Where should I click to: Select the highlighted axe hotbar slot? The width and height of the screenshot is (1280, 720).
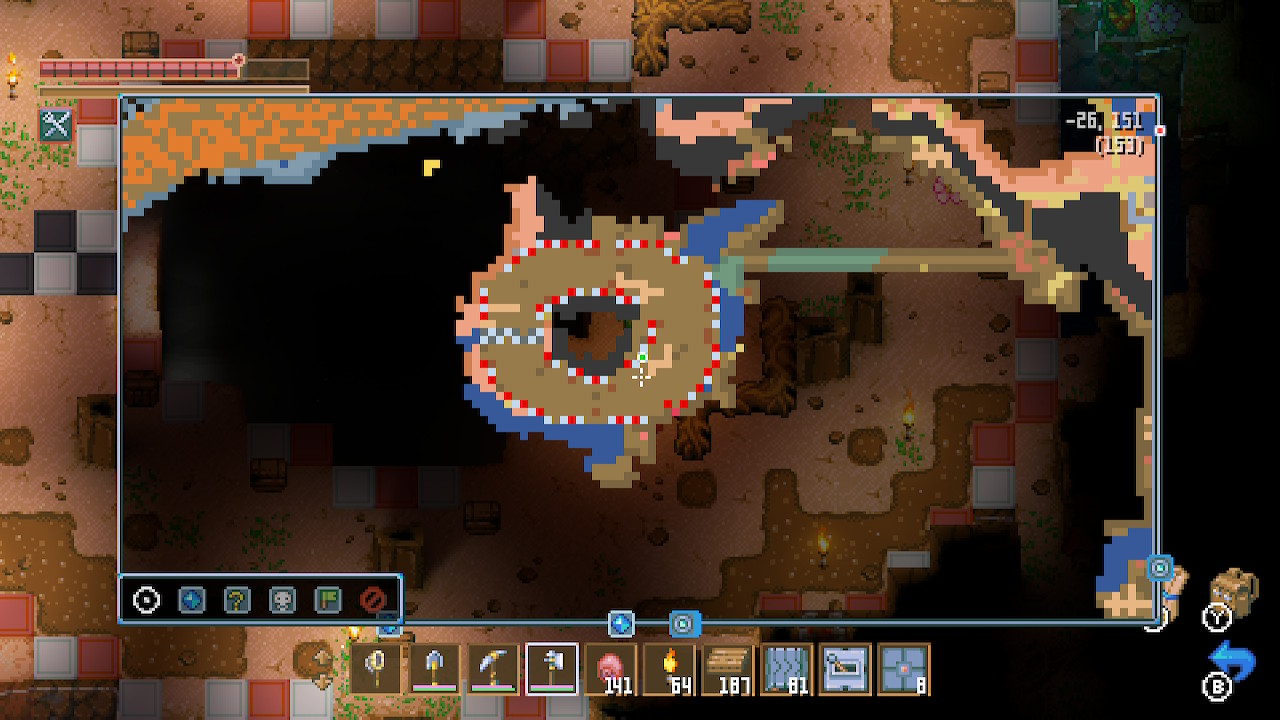pyautogui.click(x=552, y=667)
